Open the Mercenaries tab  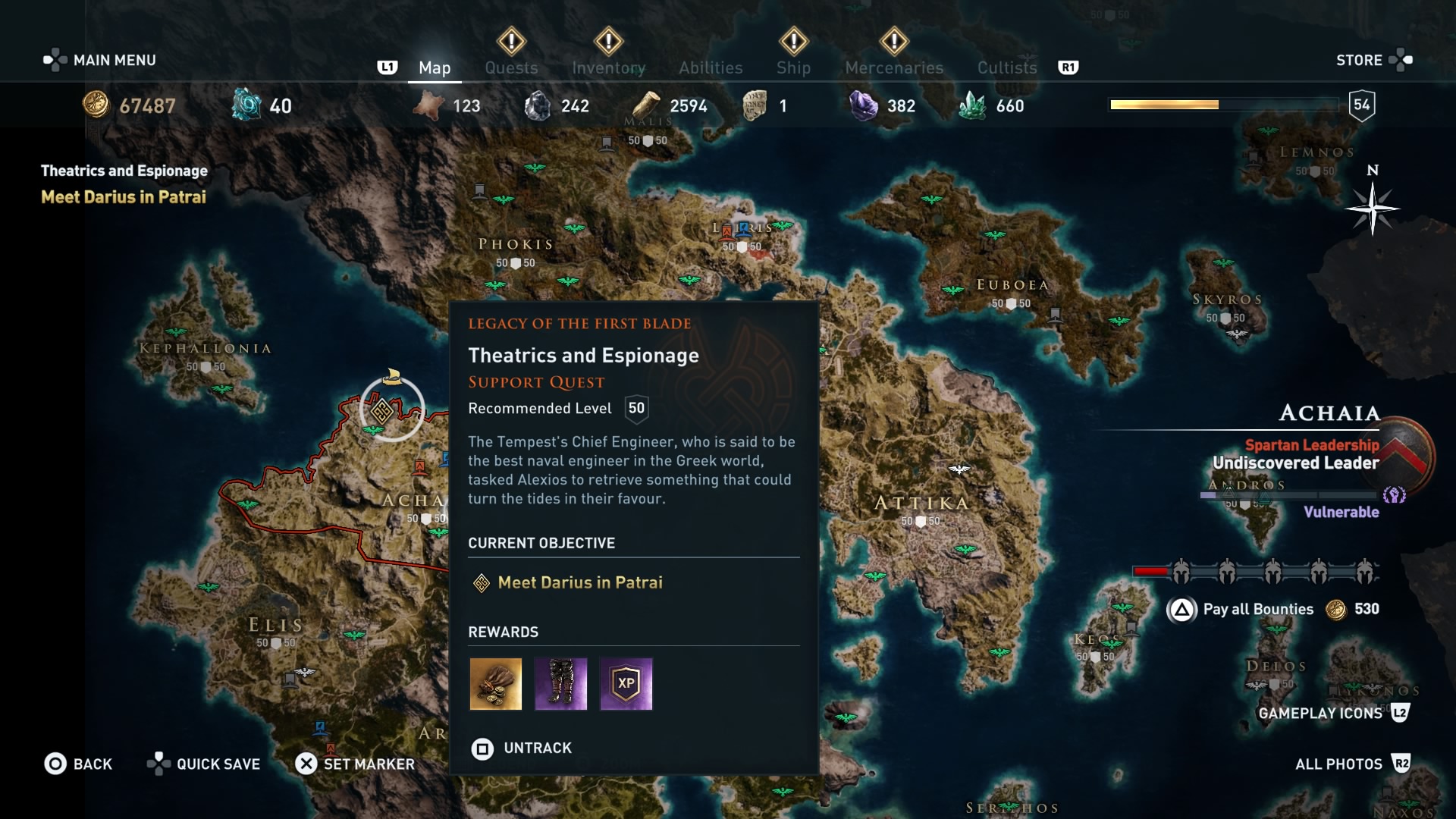[x=894, y=67]
